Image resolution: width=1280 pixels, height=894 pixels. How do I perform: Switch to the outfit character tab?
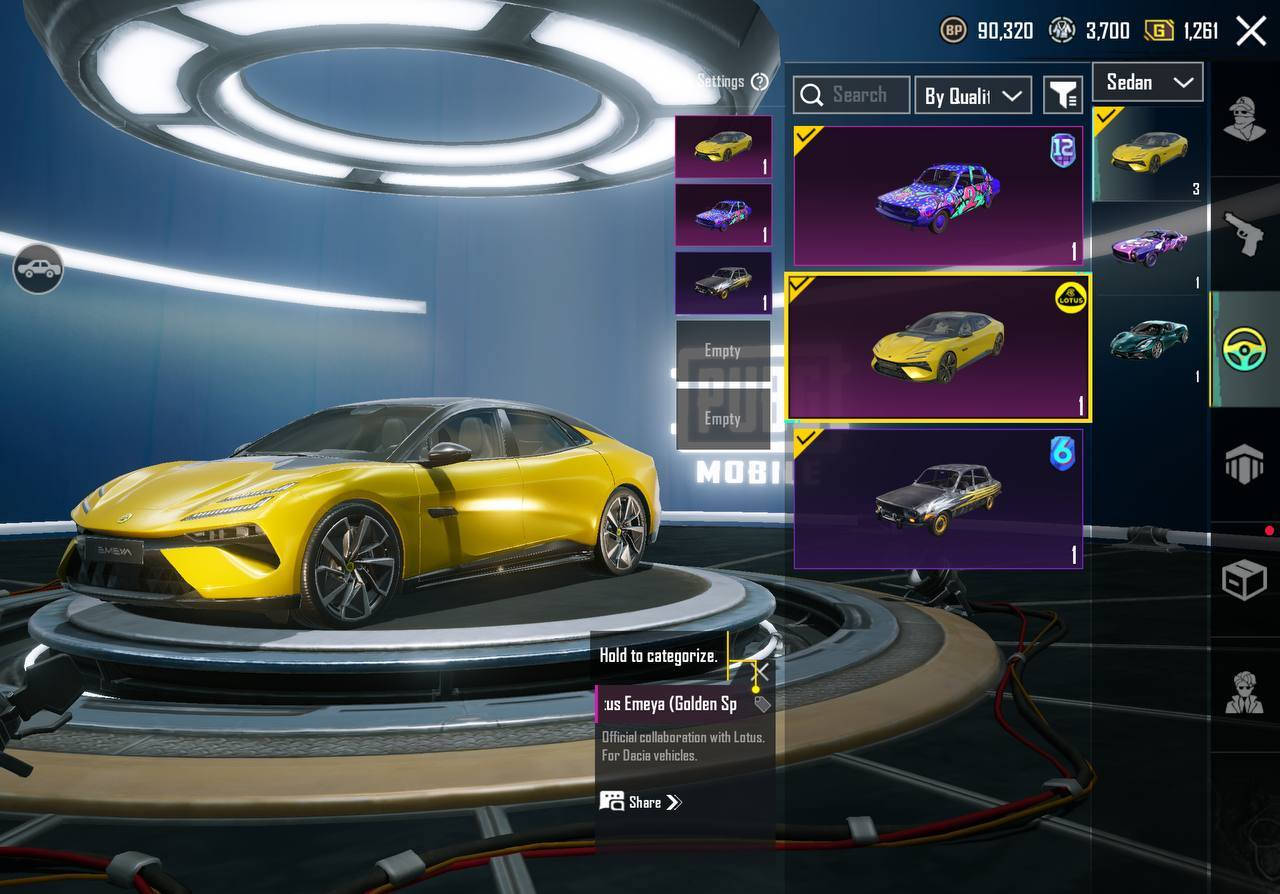[x=1244, y=119]
